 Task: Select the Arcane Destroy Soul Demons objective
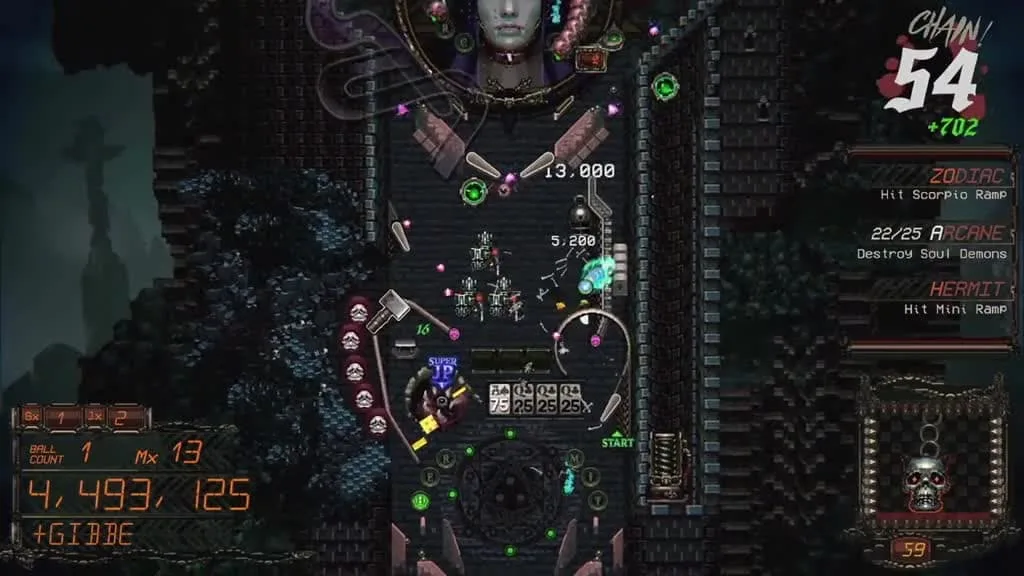click(933, 243)
